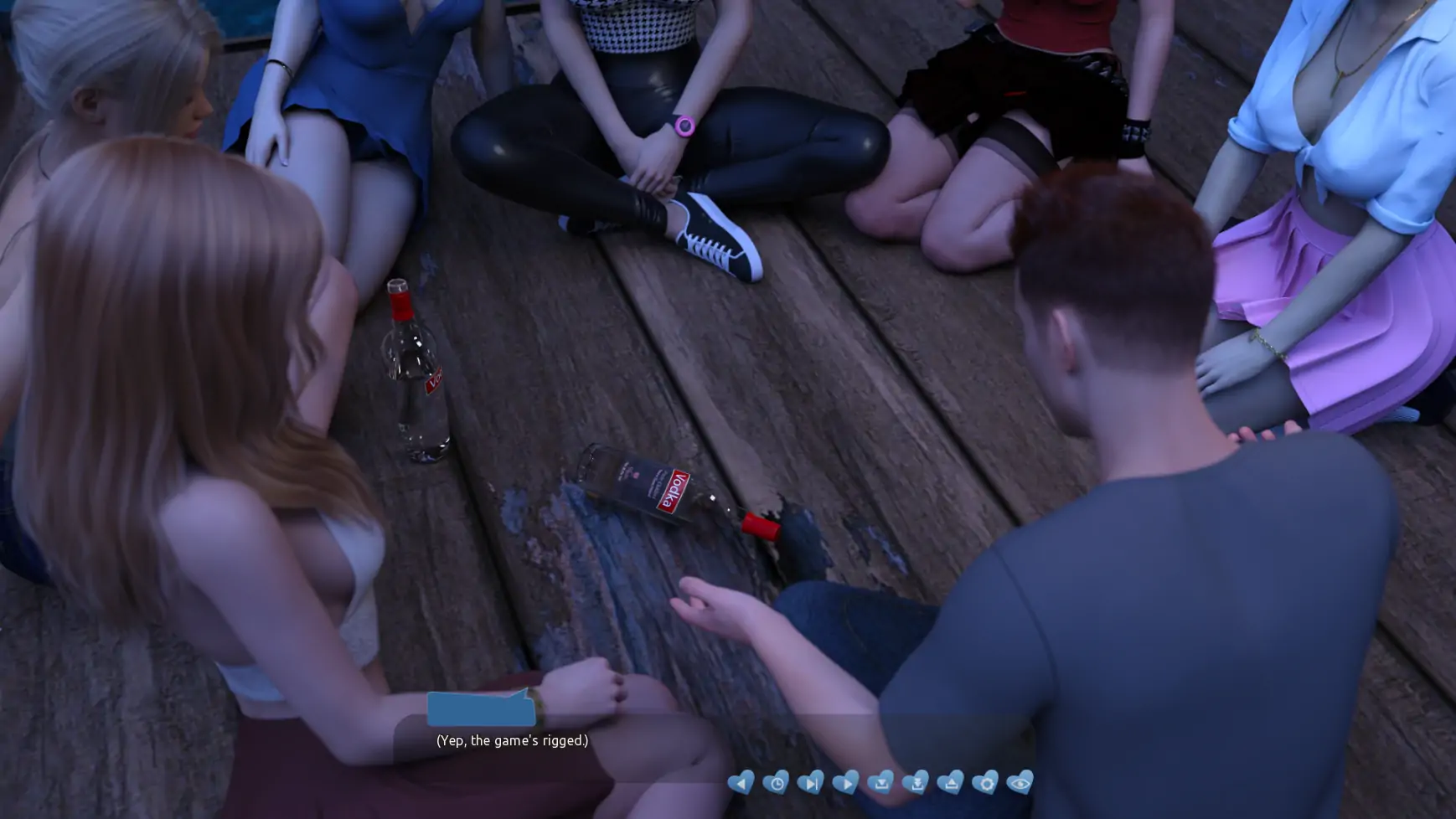1456x819 pixels.
Task: Go back with the left-arrow heart button
Action: pyautogui.click(x=740, y=782)
